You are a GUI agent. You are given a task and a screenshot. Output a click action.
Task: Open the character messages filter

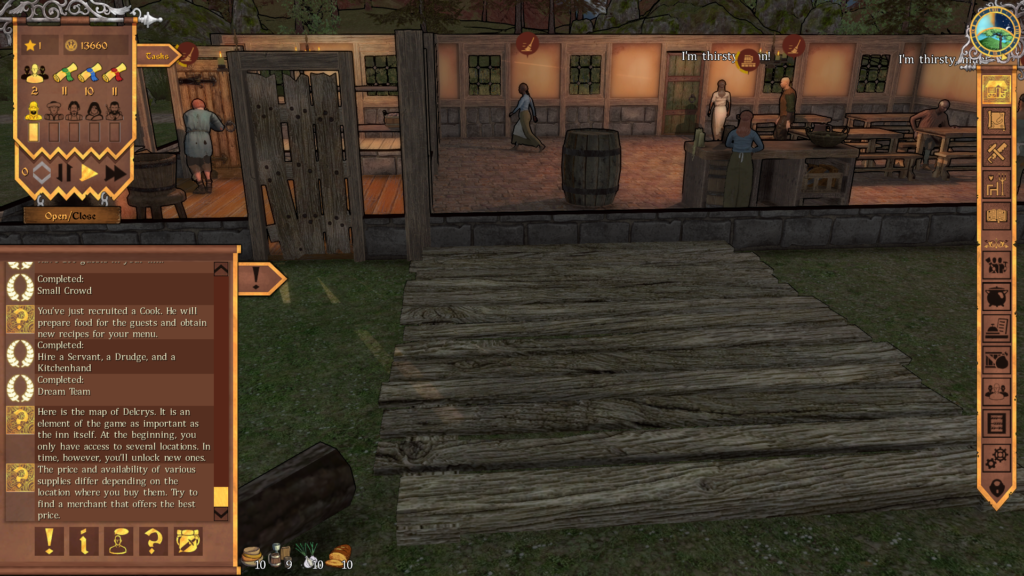click(119, 541)
